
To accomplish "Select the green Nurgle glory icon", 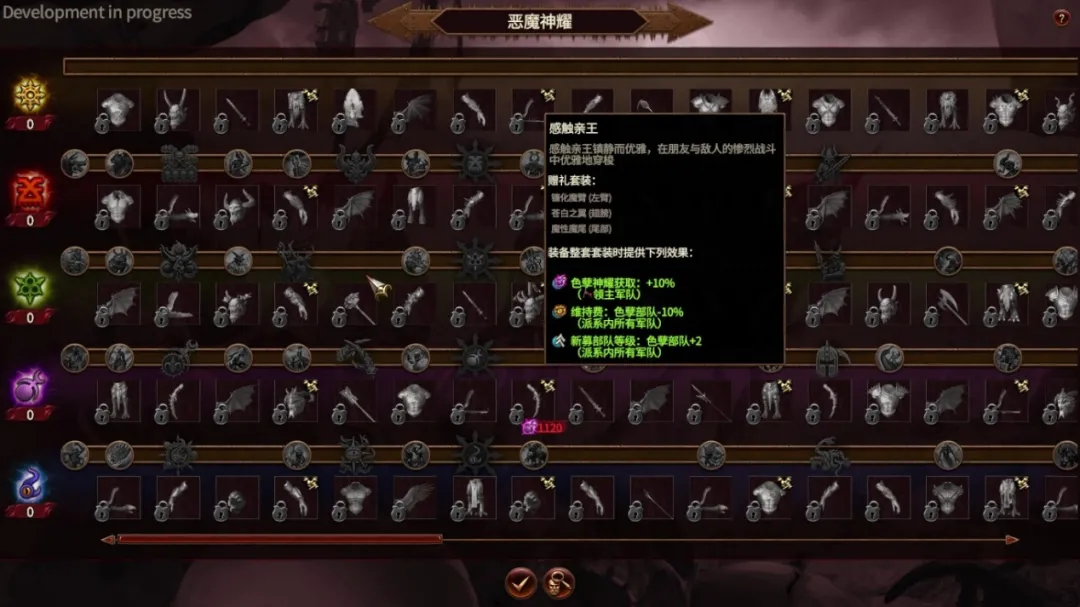I will (x=31, y=289).
